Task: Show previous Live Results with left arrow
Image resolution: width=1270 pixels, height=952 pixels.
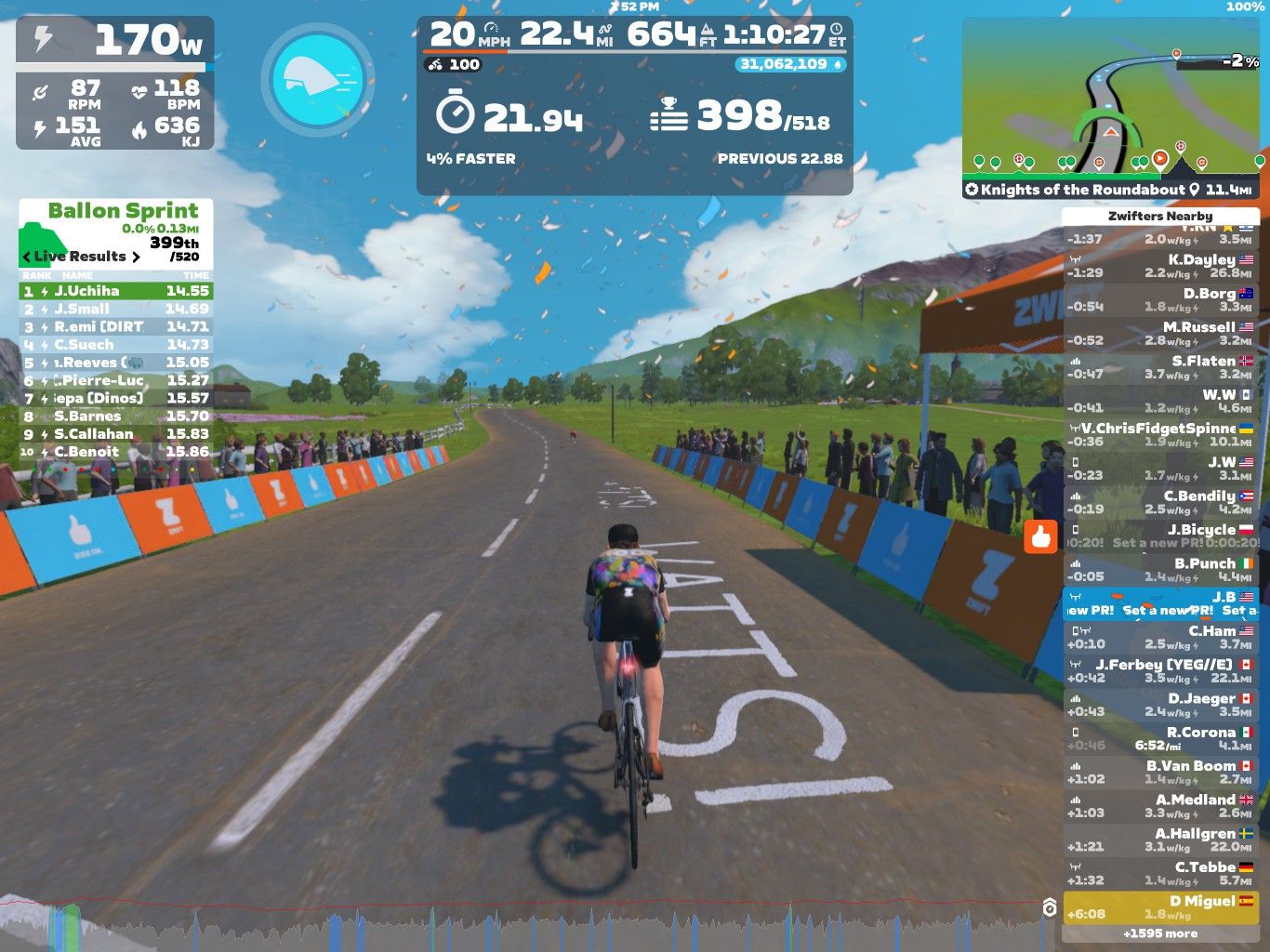Action: 27,257
